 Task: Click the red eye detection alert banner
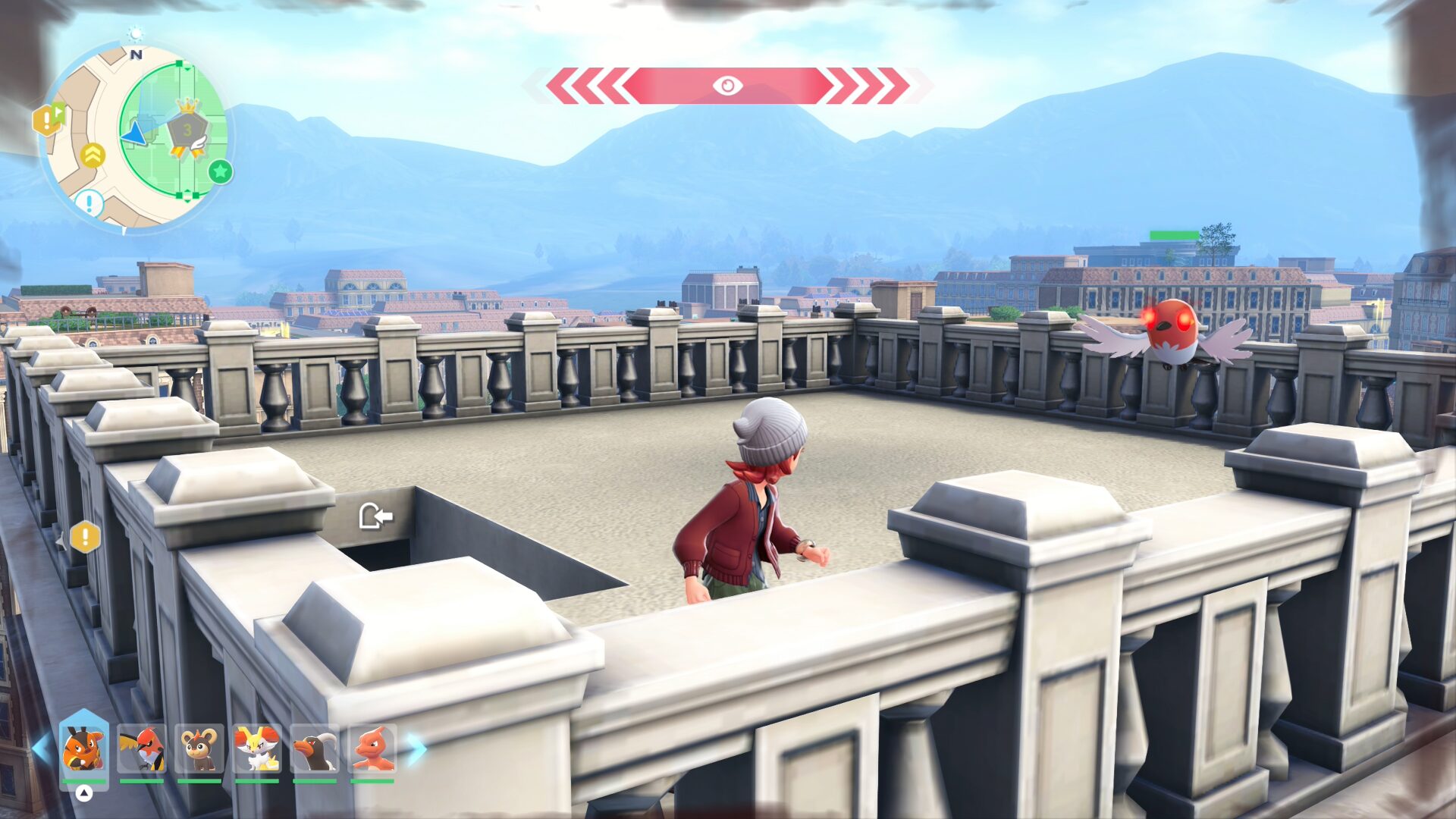pos(727,86)
